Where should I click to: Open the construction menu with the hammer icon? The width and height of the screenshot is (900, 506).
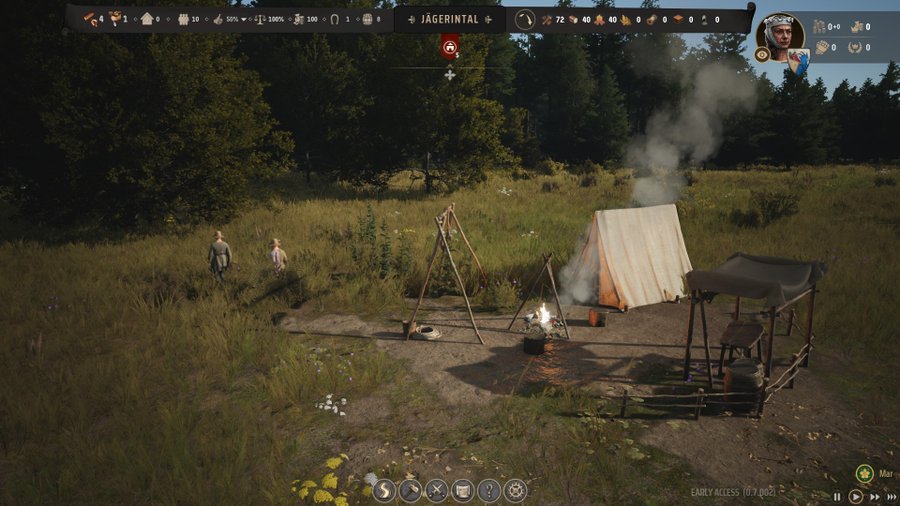click(411, 490)
